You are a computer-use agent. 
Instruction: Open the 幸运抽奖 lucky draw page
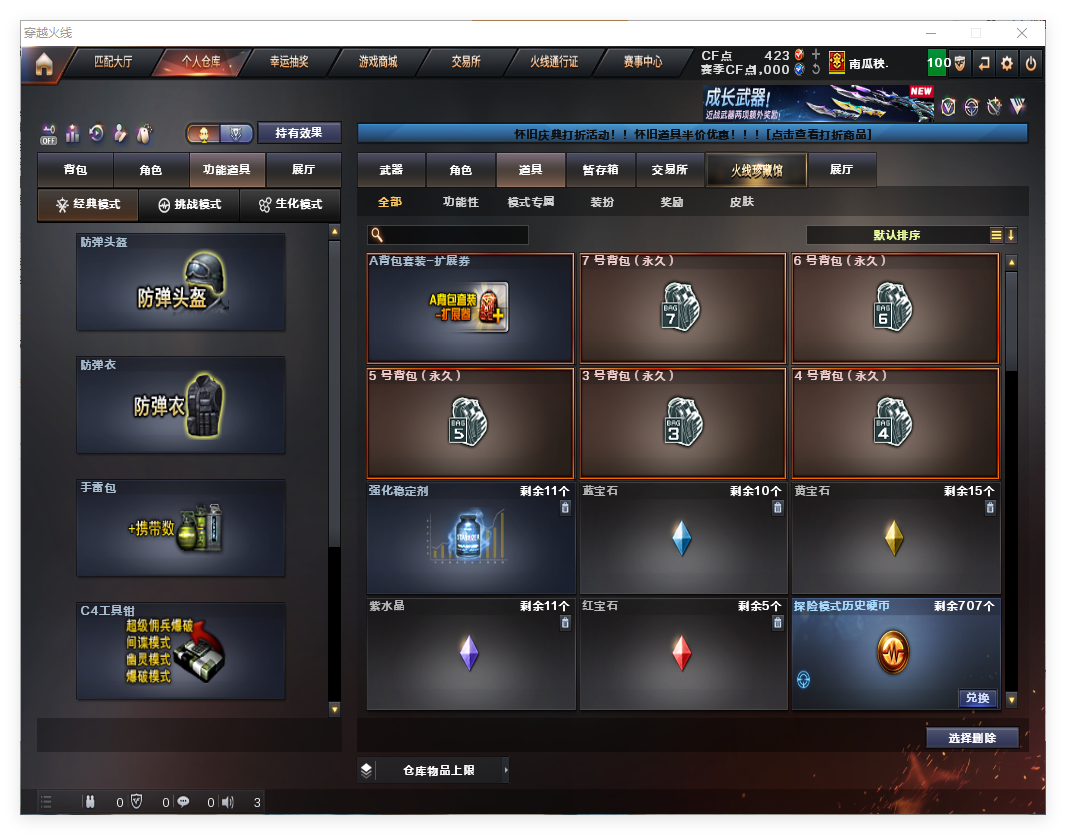[289, 62]
